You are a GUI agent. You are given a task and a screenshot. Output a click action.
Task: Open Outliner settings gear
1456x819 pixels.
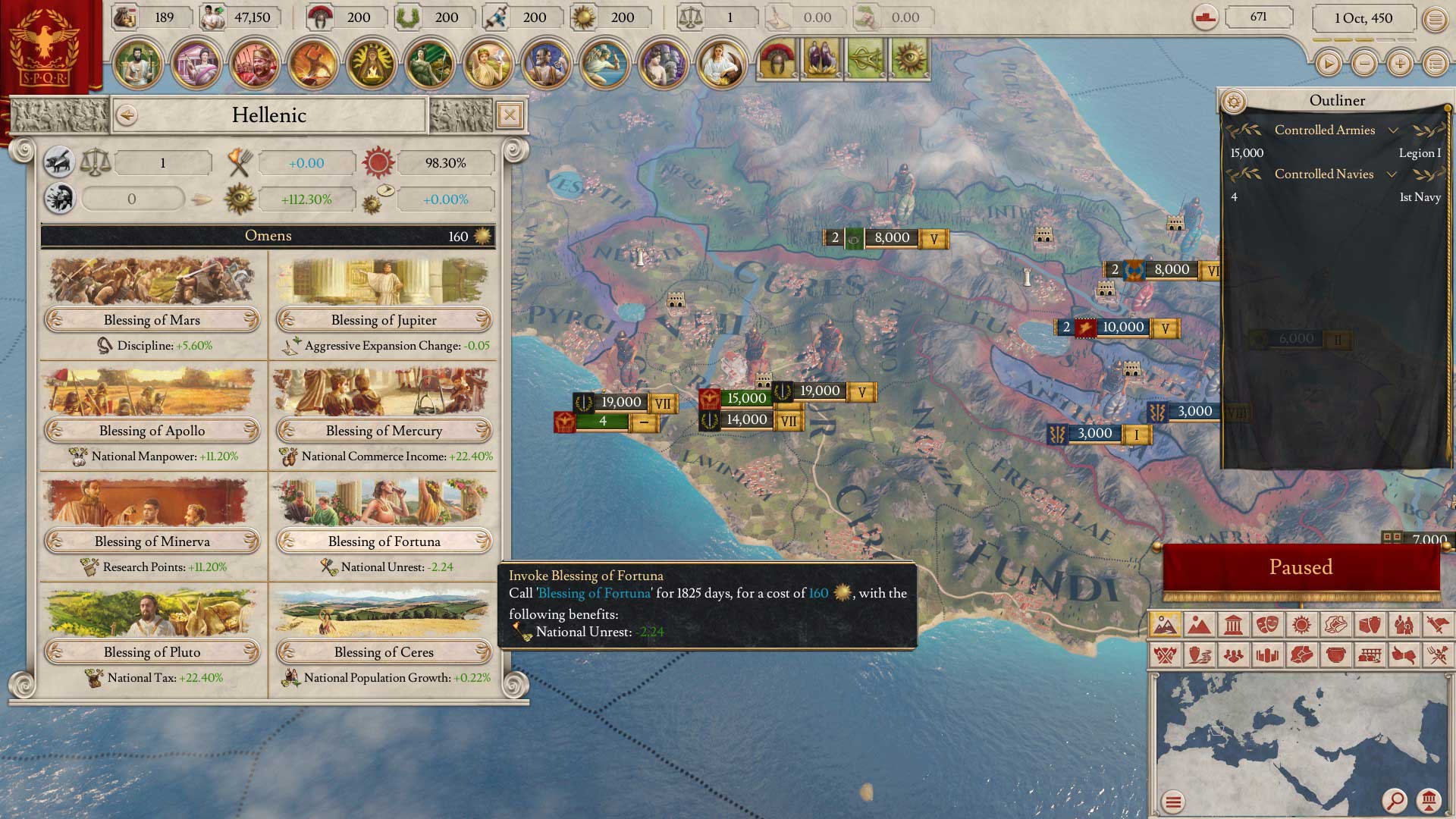click(1234, 101)
